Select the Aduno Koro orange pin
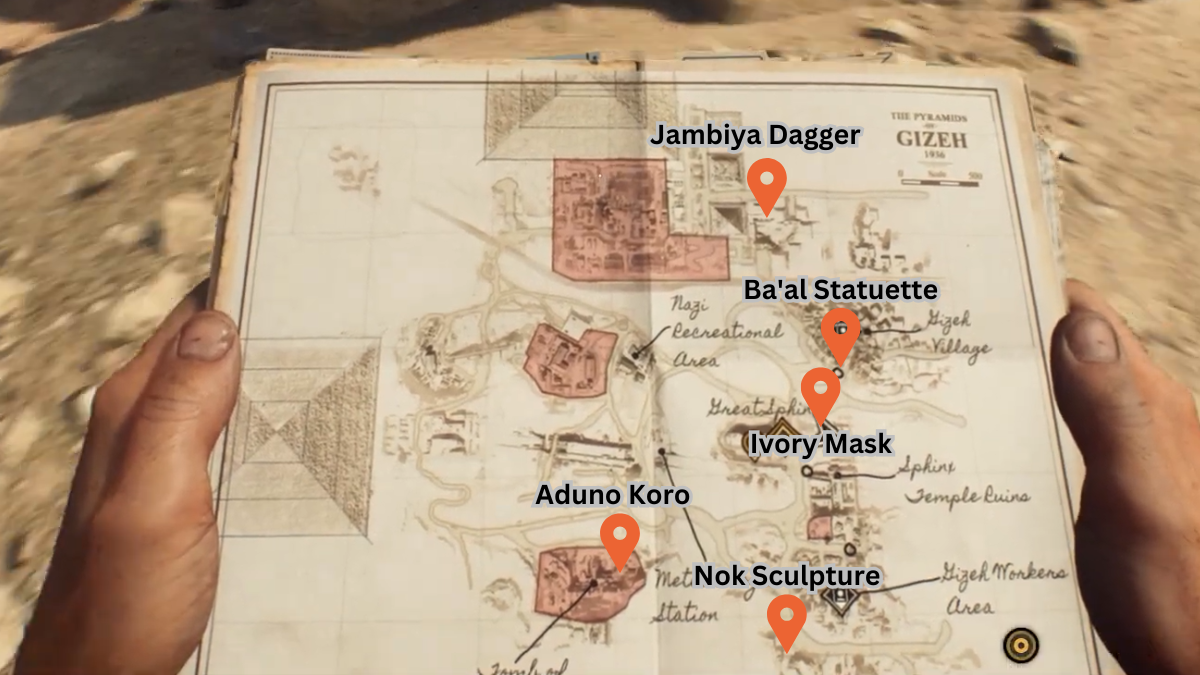 tap(620, 538)
